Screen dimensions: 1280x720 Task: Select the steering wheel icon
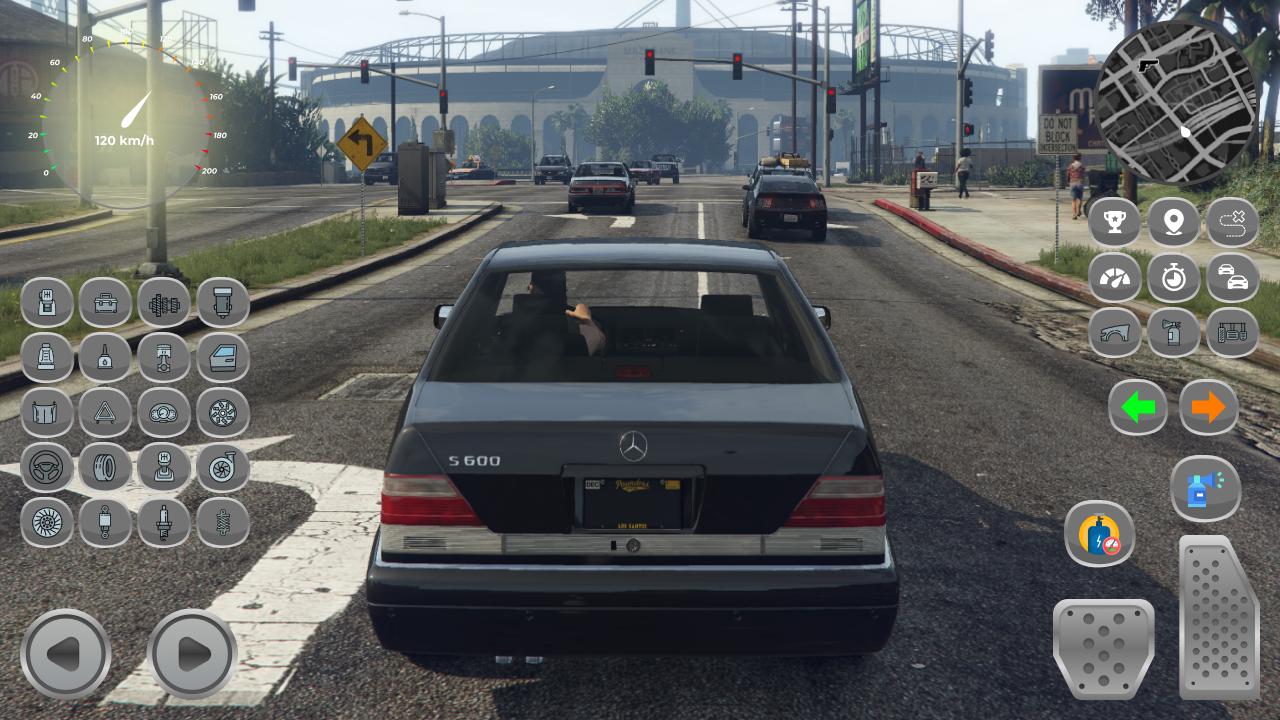47,467
